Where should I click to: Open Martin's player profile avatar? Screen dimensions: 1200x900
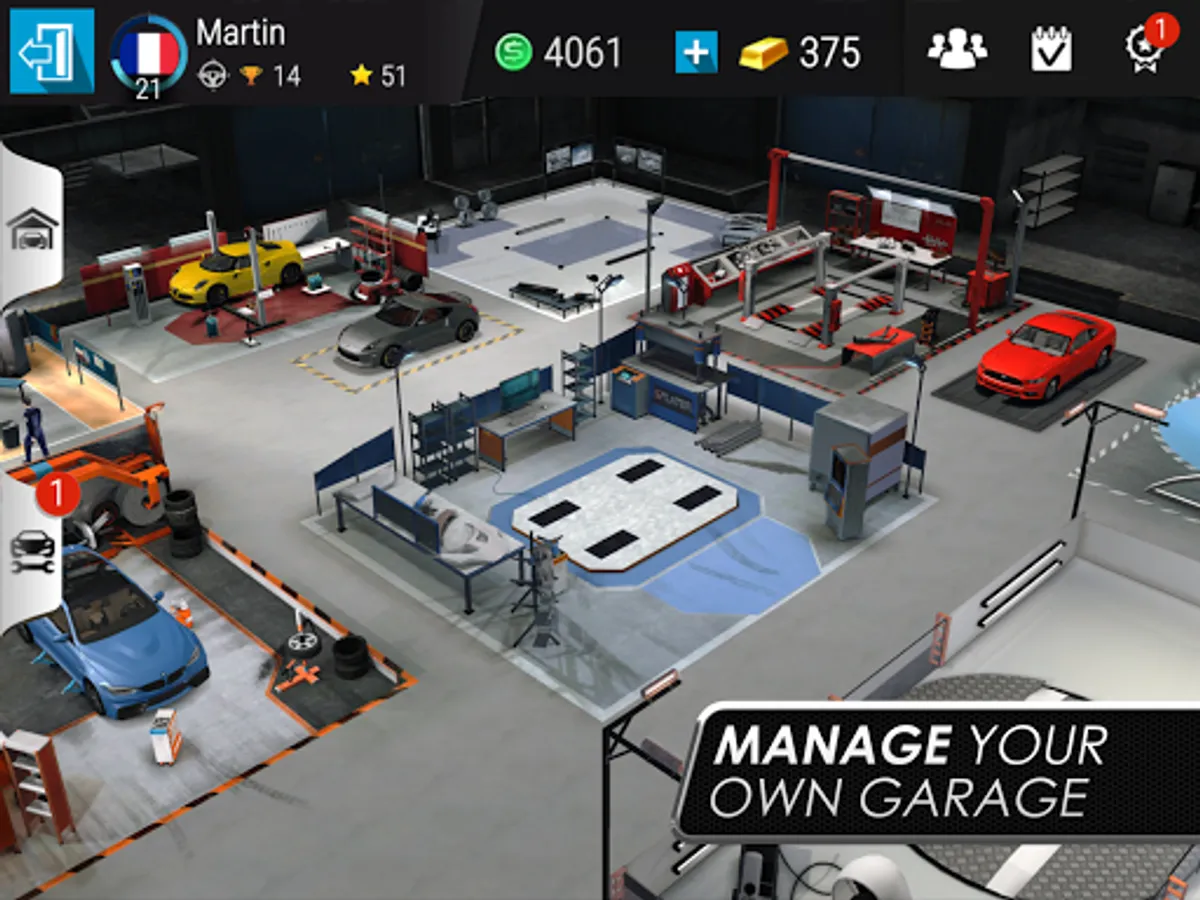148,56
